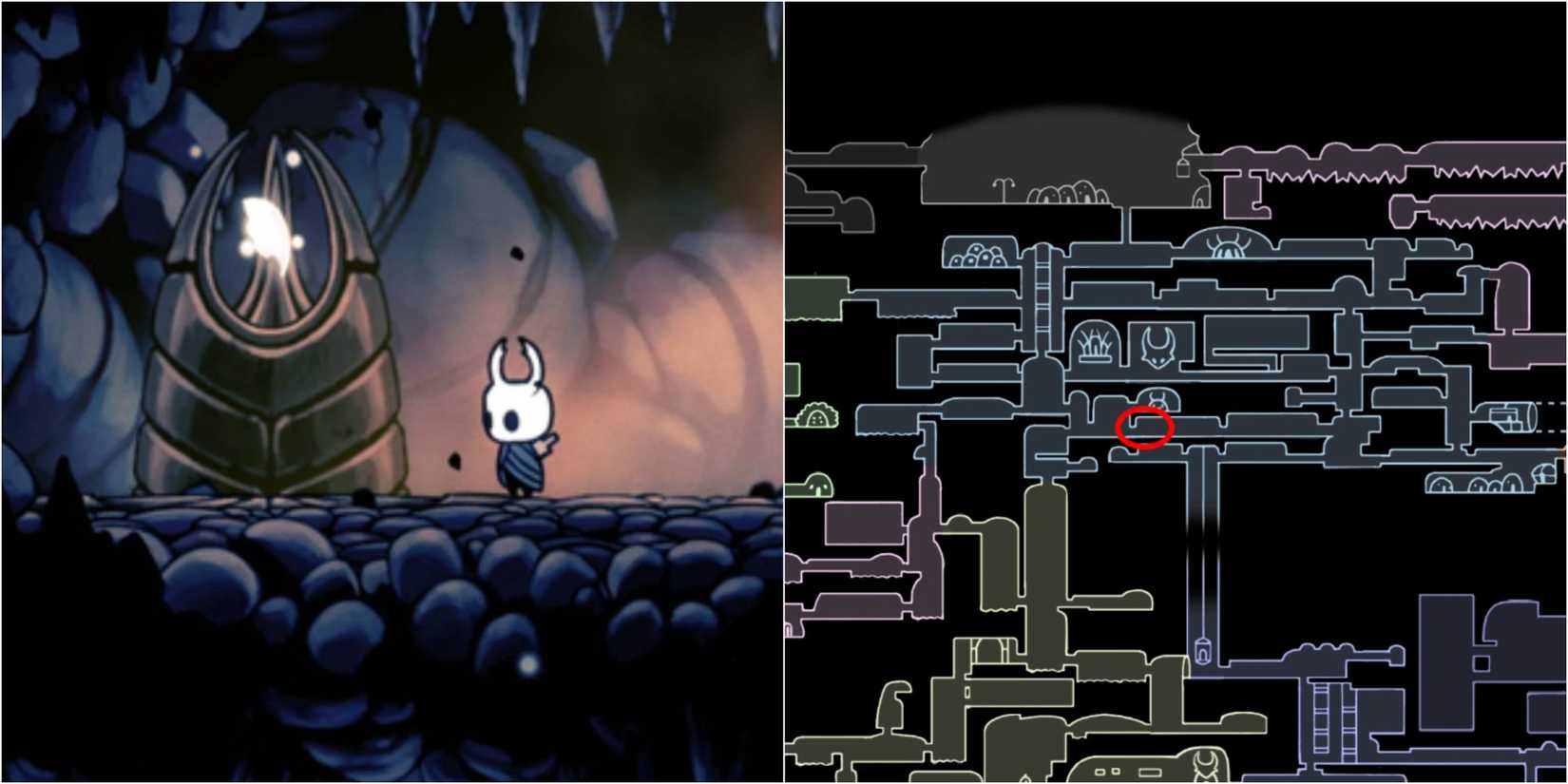
Task: Select the egg cluster icon in the upper map area
Action: coord(980,256)
